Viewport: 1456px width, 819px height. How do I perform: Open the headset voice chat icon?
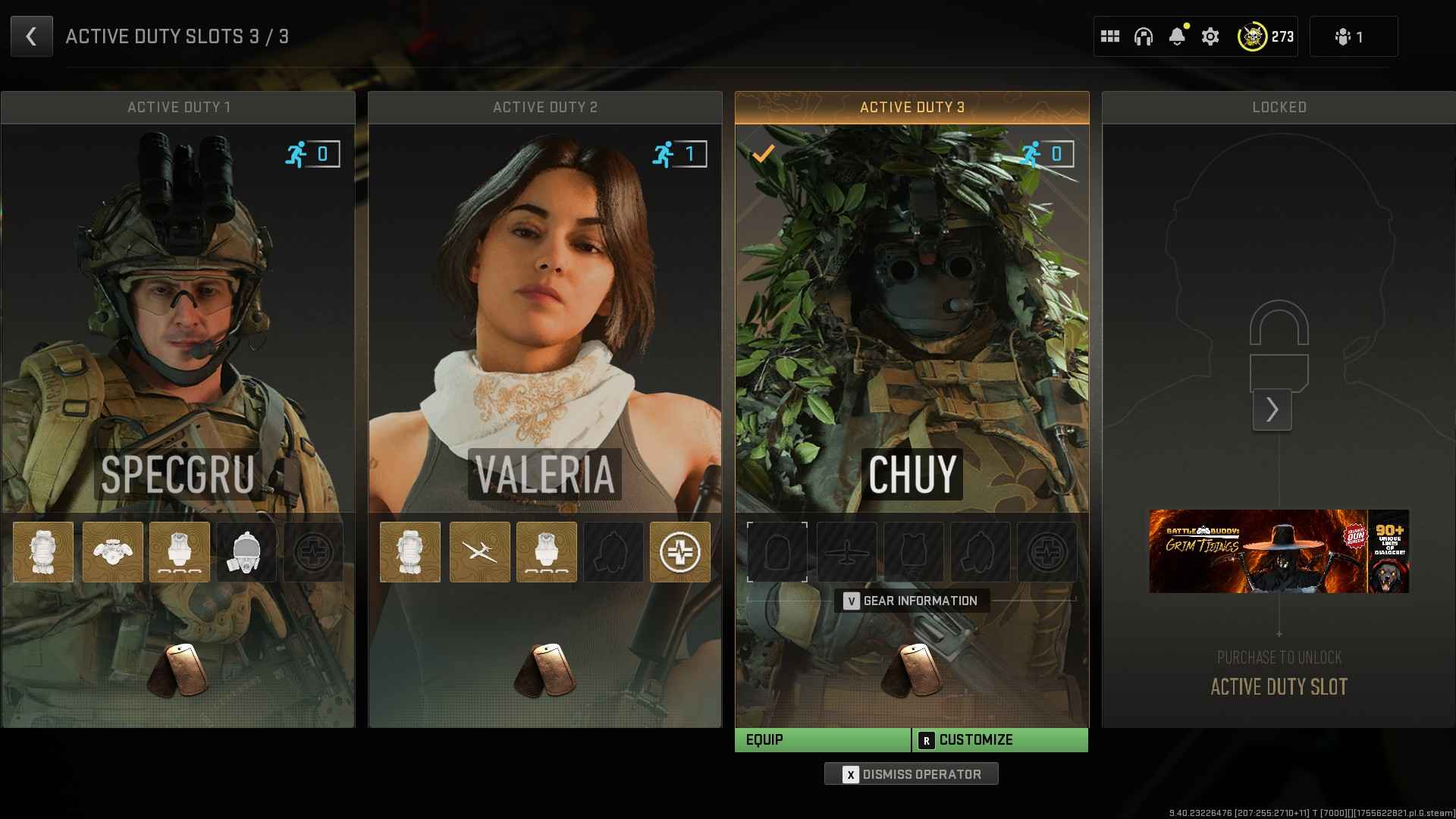click(x=1144, y=36)
